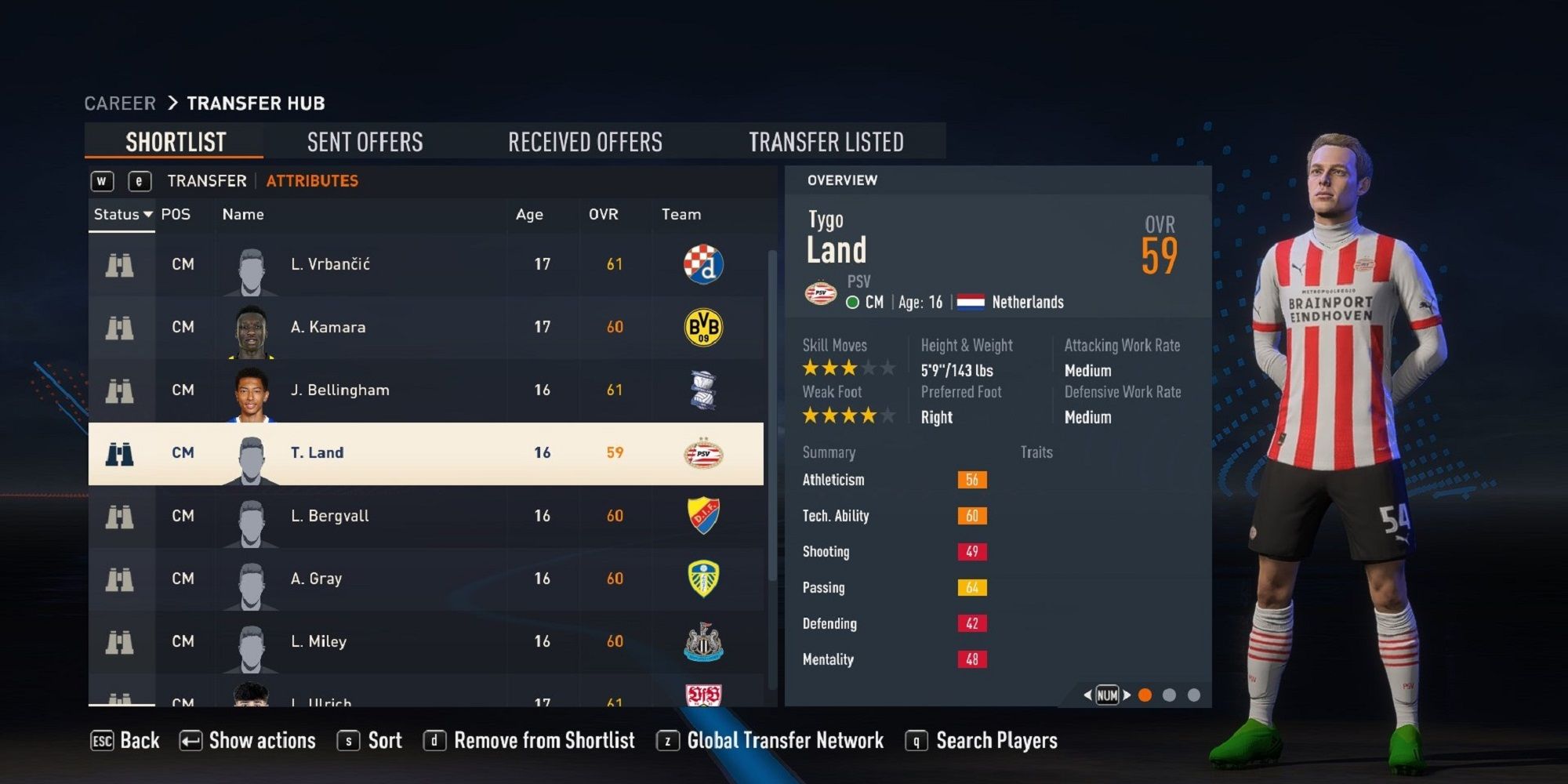1568x784 pixels.
Task: Click the right arrow beside the NUM indicator
Action: pyautogui.click(x=1127, y=694)
